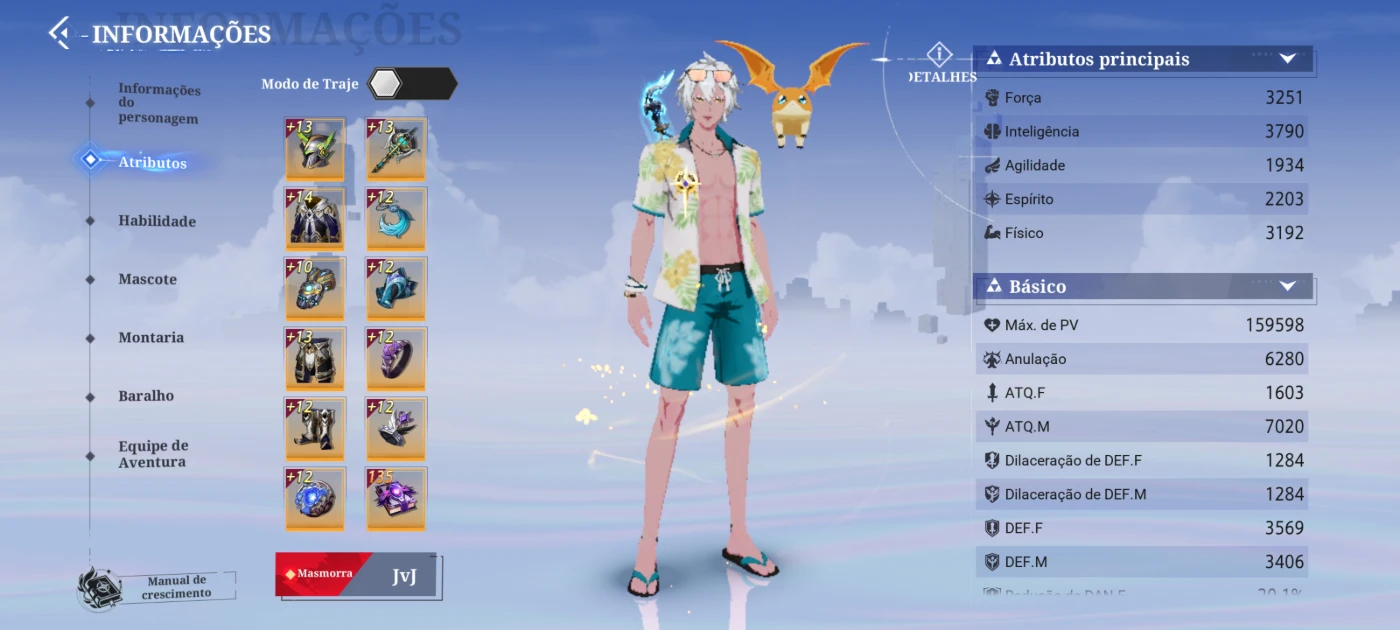1400x630 pixels.
Task: Inspect the +14 chest armor slot
Action: coord(315,219)
